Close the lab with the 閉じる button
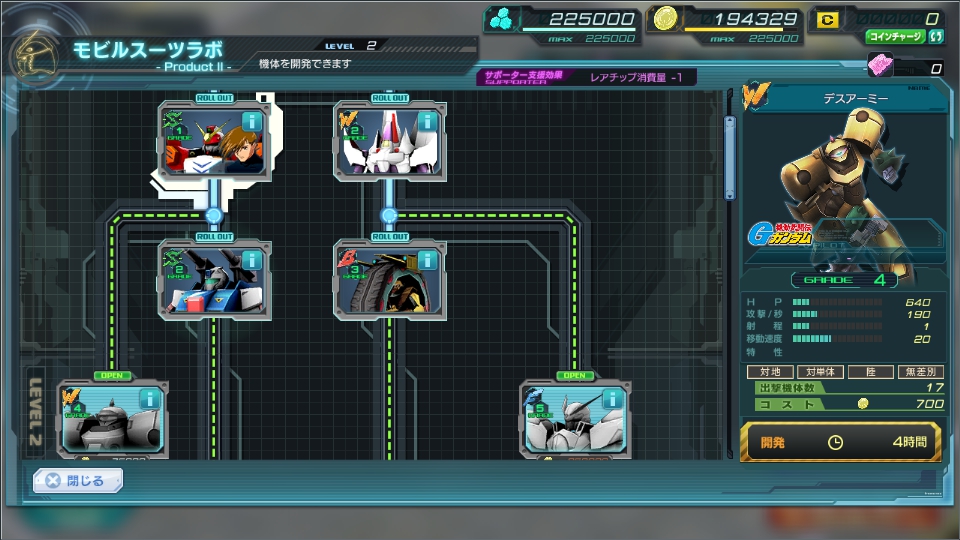Viewport: 960px width, 540px height. (x=77, y=481)
